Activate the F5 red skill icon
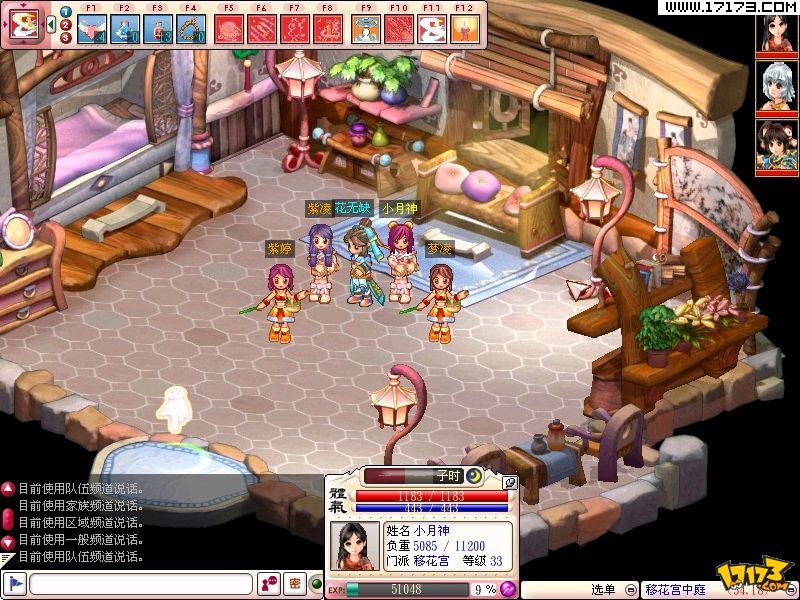 tap(229, 28)
